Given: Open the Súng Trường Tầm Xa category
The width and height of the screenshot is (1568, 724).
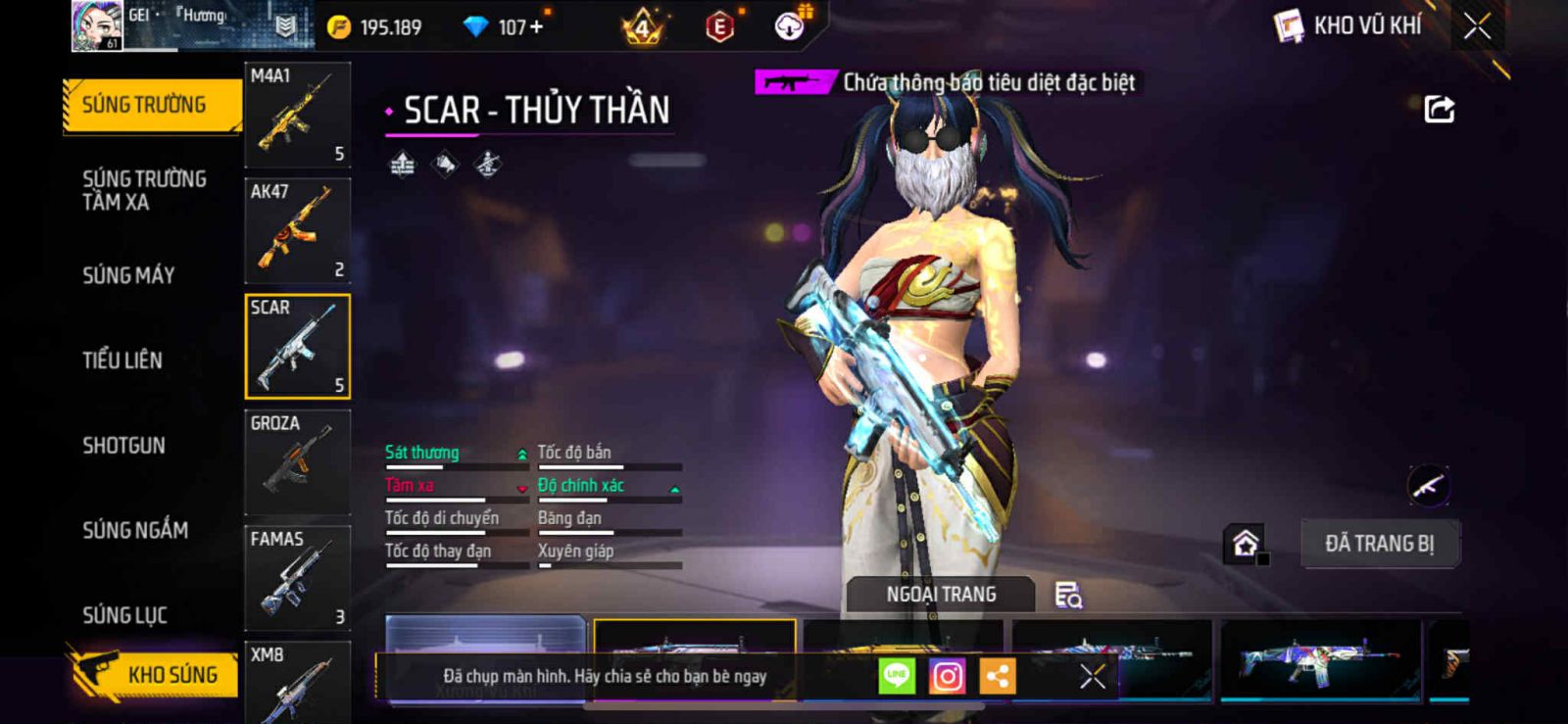Looking at the screenshot, I should pos(144,190).
